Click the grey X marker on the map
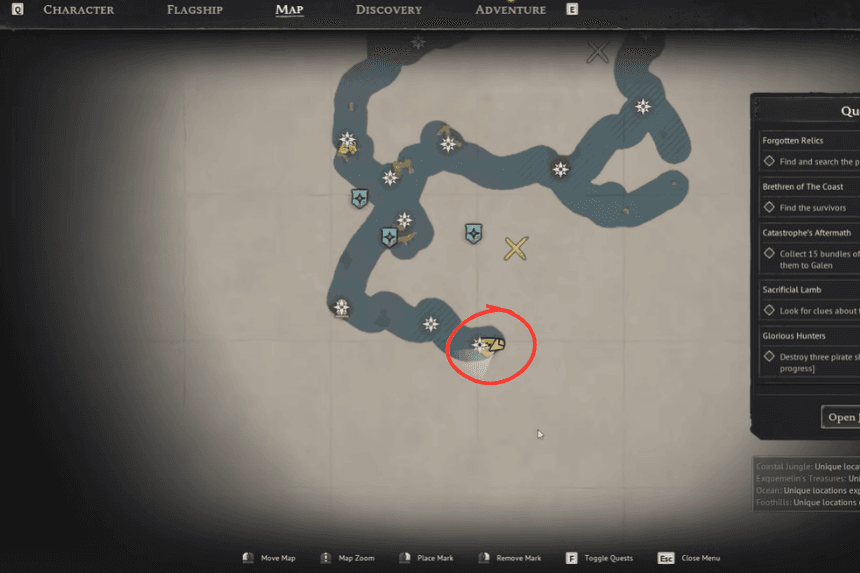 pos(598,52)
